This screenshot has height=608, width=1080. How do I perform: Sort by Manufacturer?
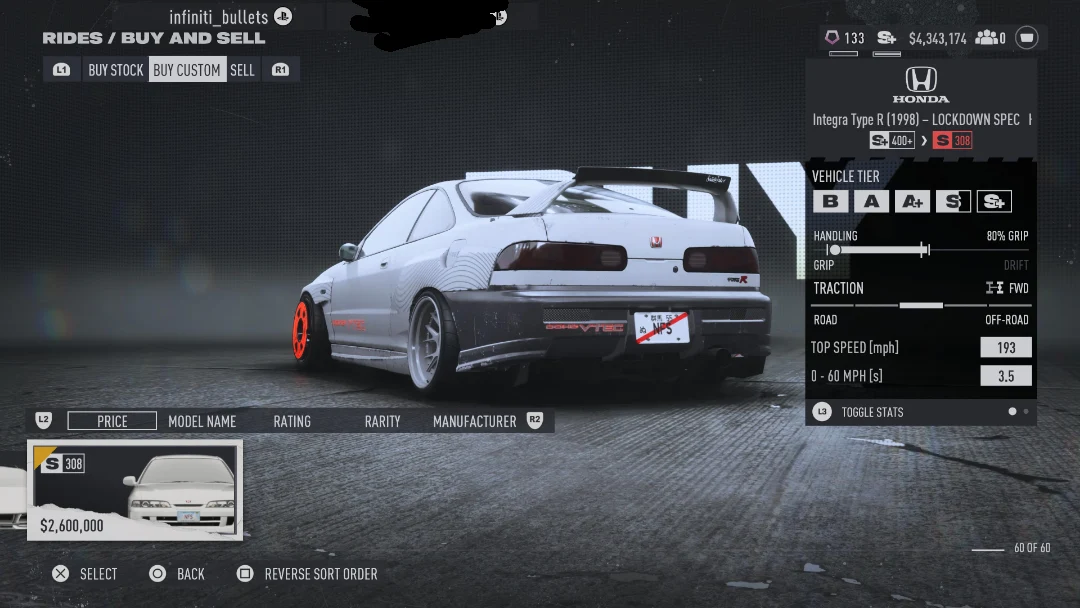tap(474, 421)
